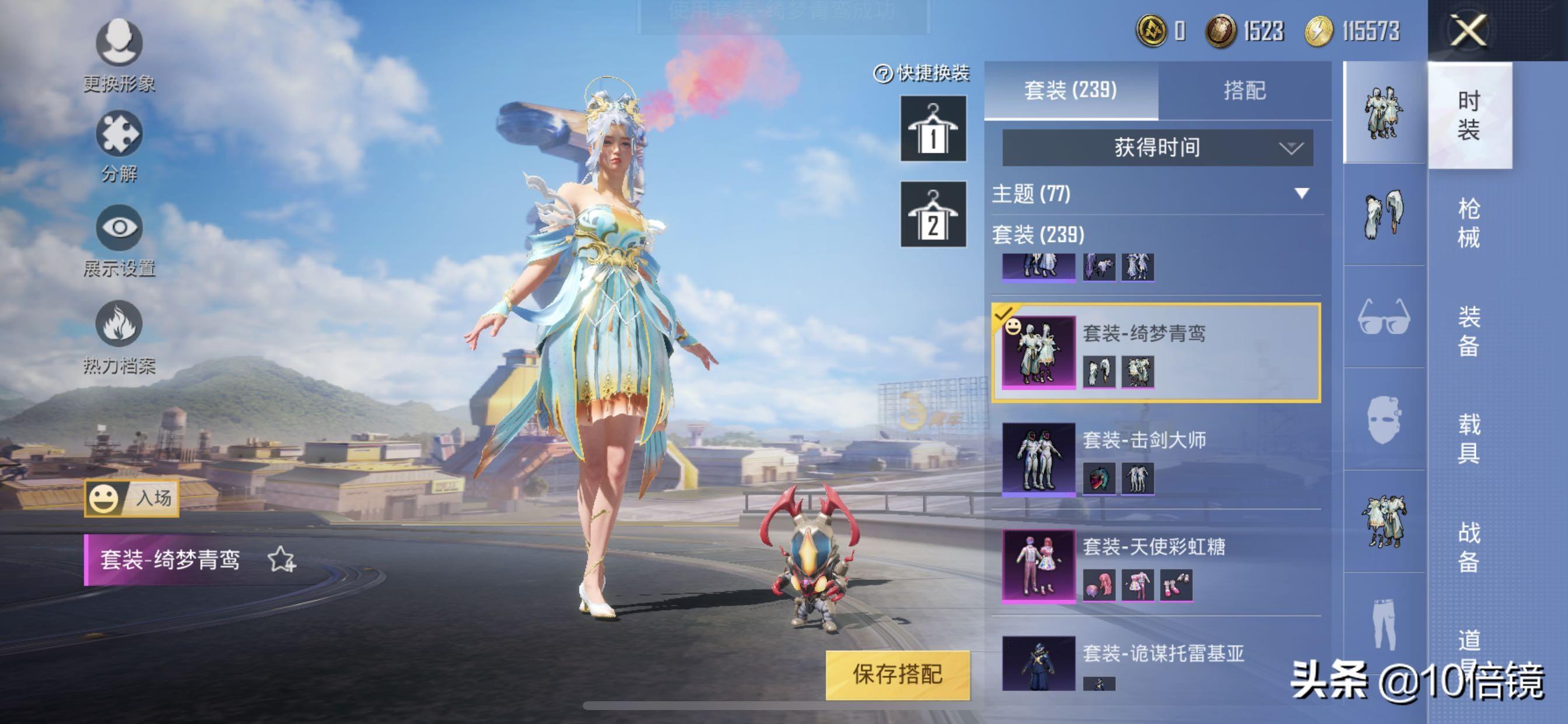Switch to the 搭配 tab

point(1244,91)
